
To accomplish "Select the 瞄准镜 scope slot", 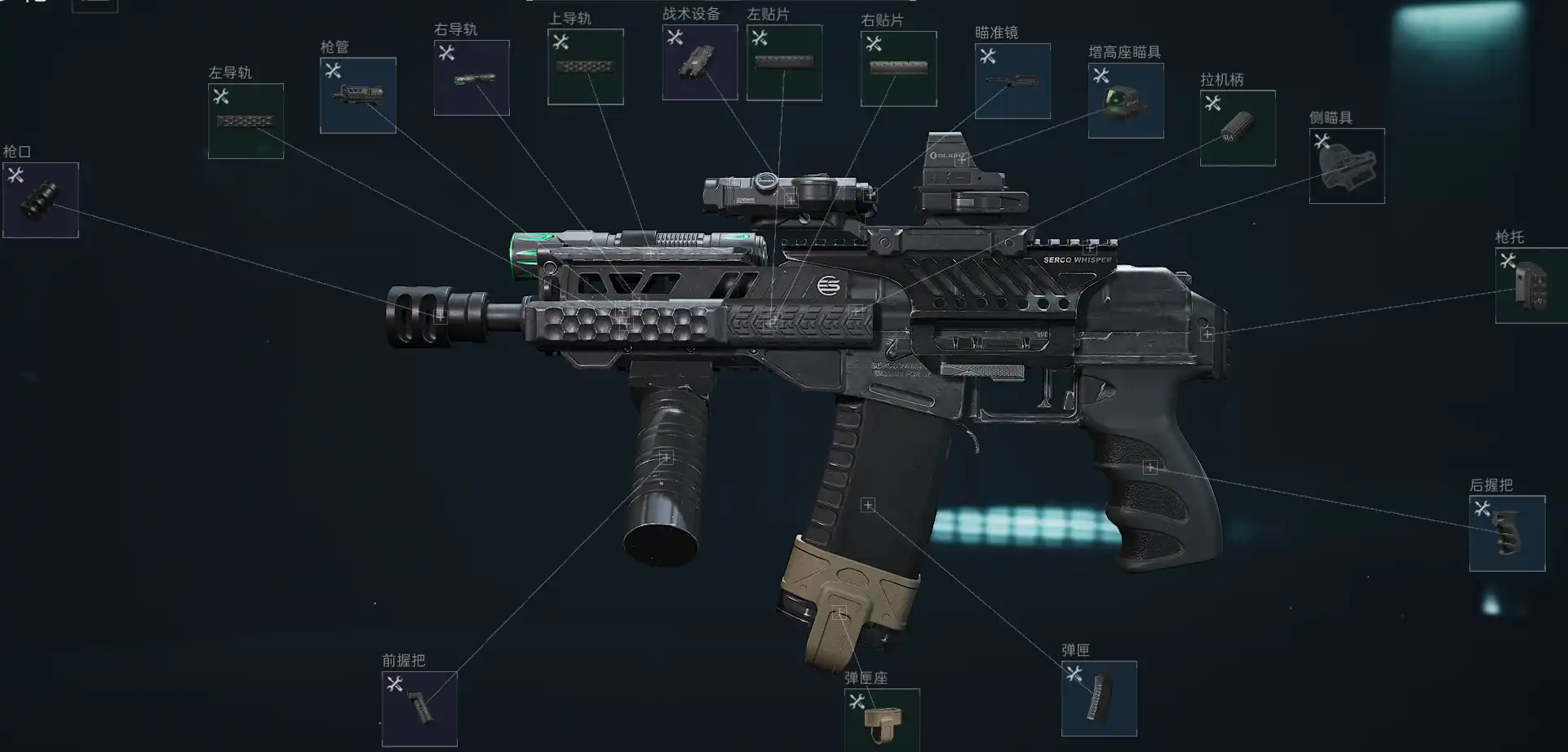I will pyautogui.click(x=1012, y=81).
